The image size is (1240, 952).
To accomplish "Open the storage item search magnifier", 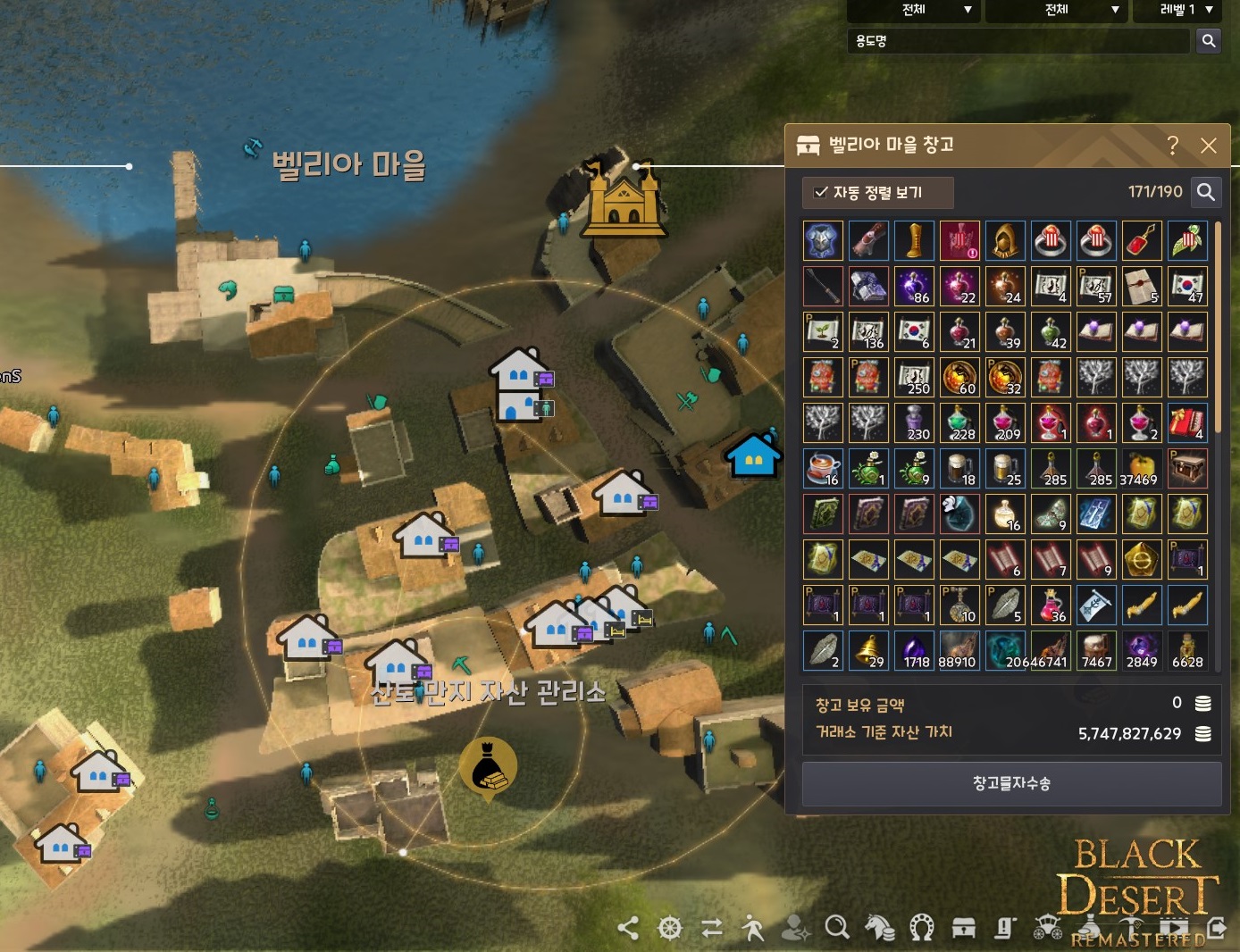I will [x=1205, y=192].
